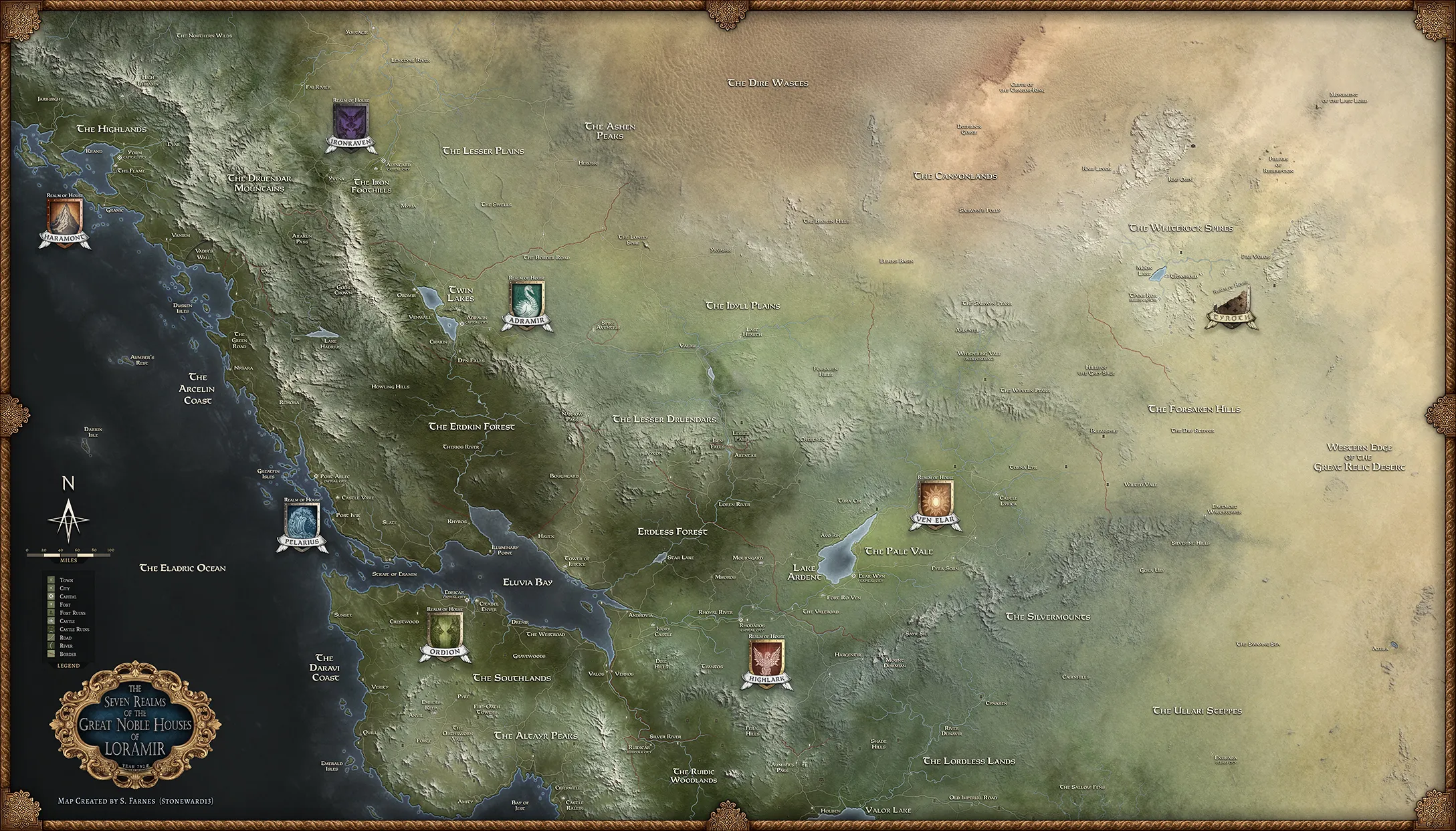This screenshot has width=1456, height=831.
Task: Select the House Highlark red crest
Action: coord(767,660)
